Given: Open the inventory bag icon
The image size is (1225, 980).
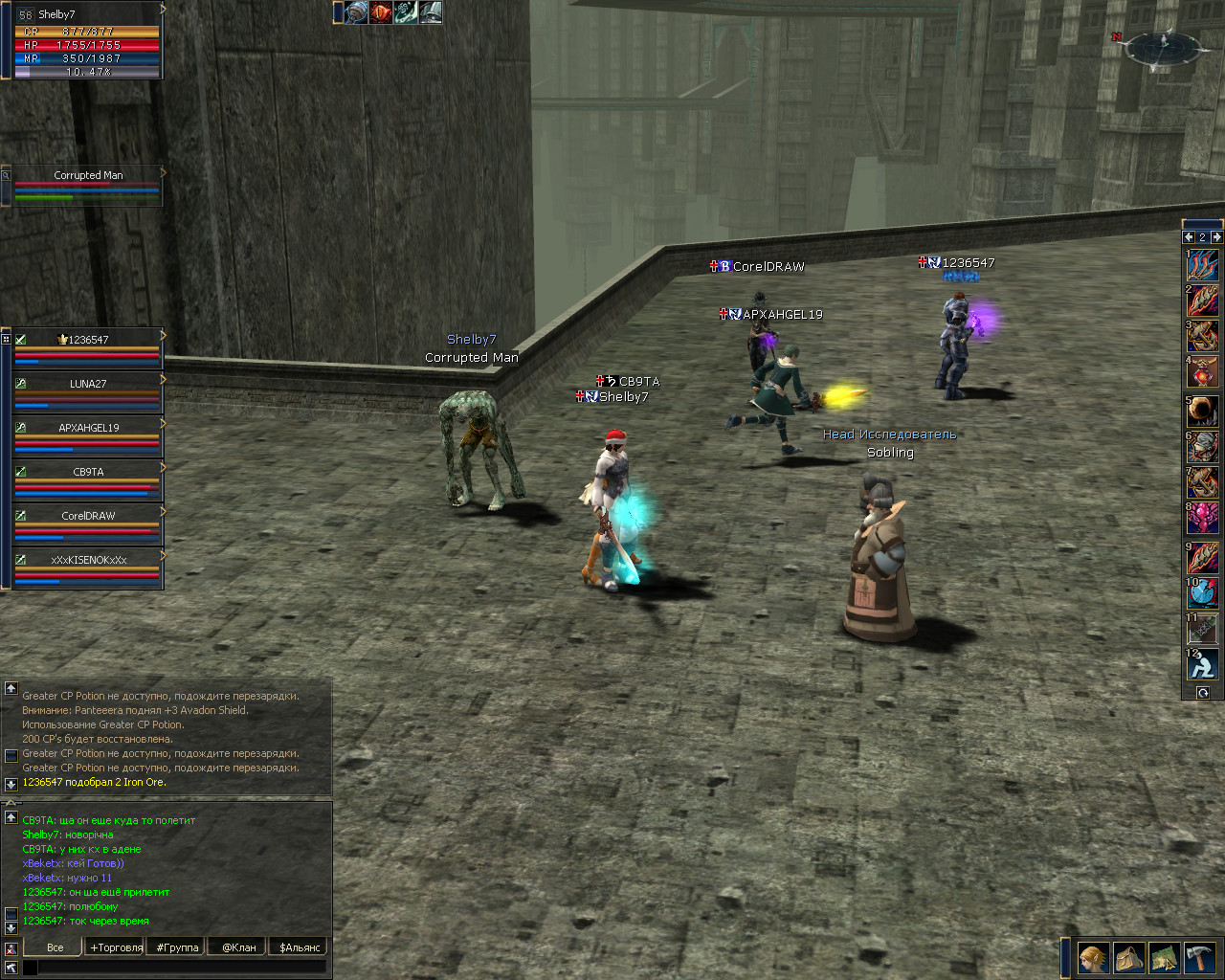Looking at the screenshot, I should coord(1128,957).
